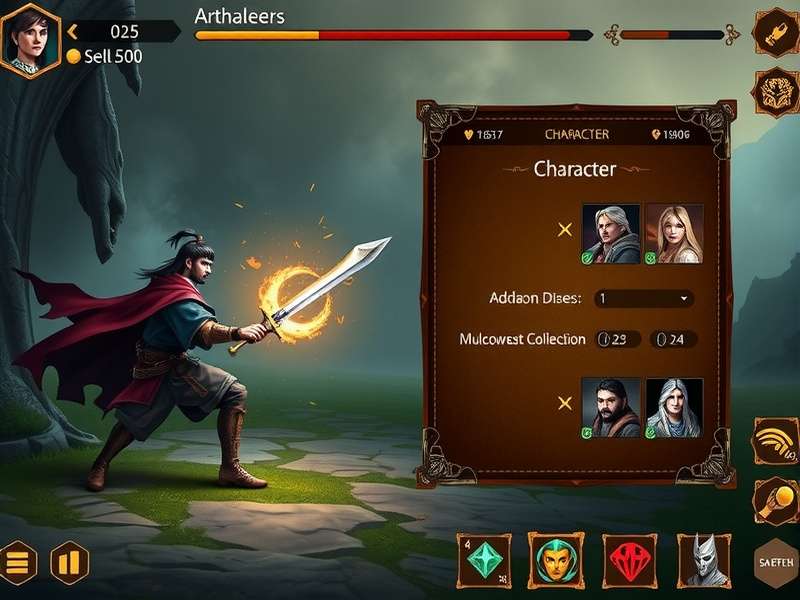This screenshot has height=600, width=800.
Task: Activate the red crystal ability
Action: 629,559
